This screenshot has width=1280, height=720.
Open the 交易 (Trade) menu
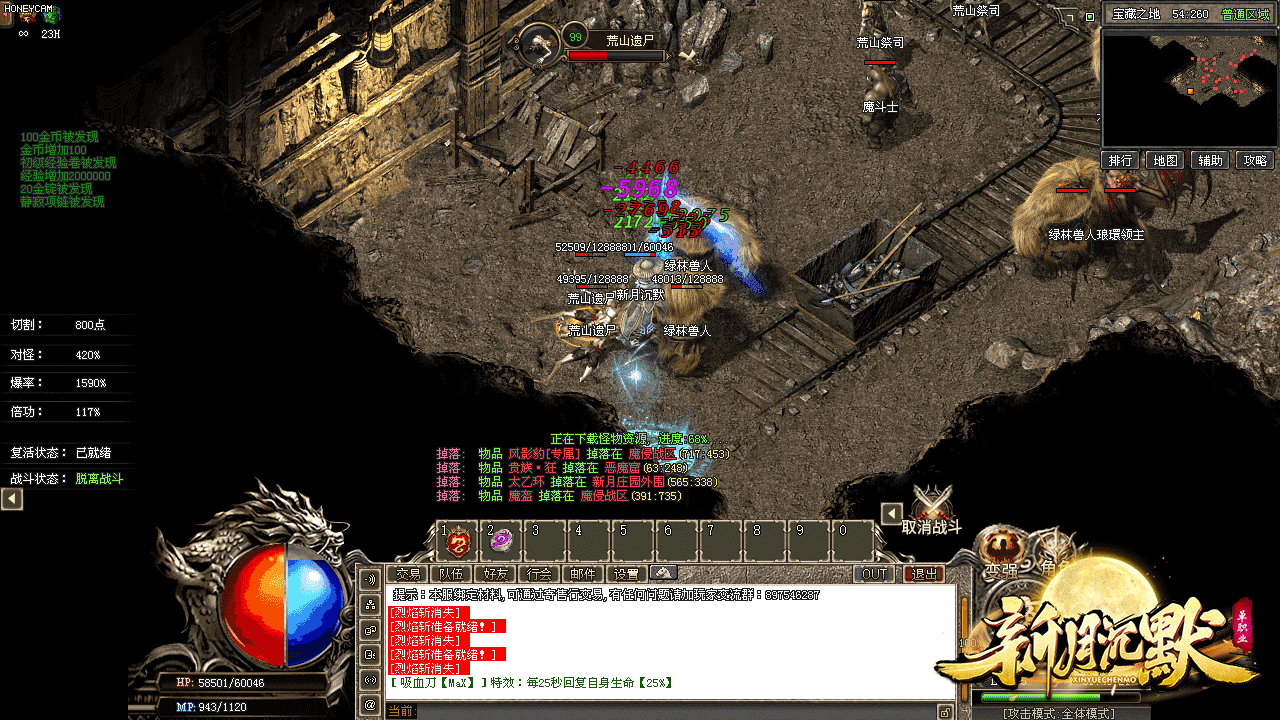point(407,574)
